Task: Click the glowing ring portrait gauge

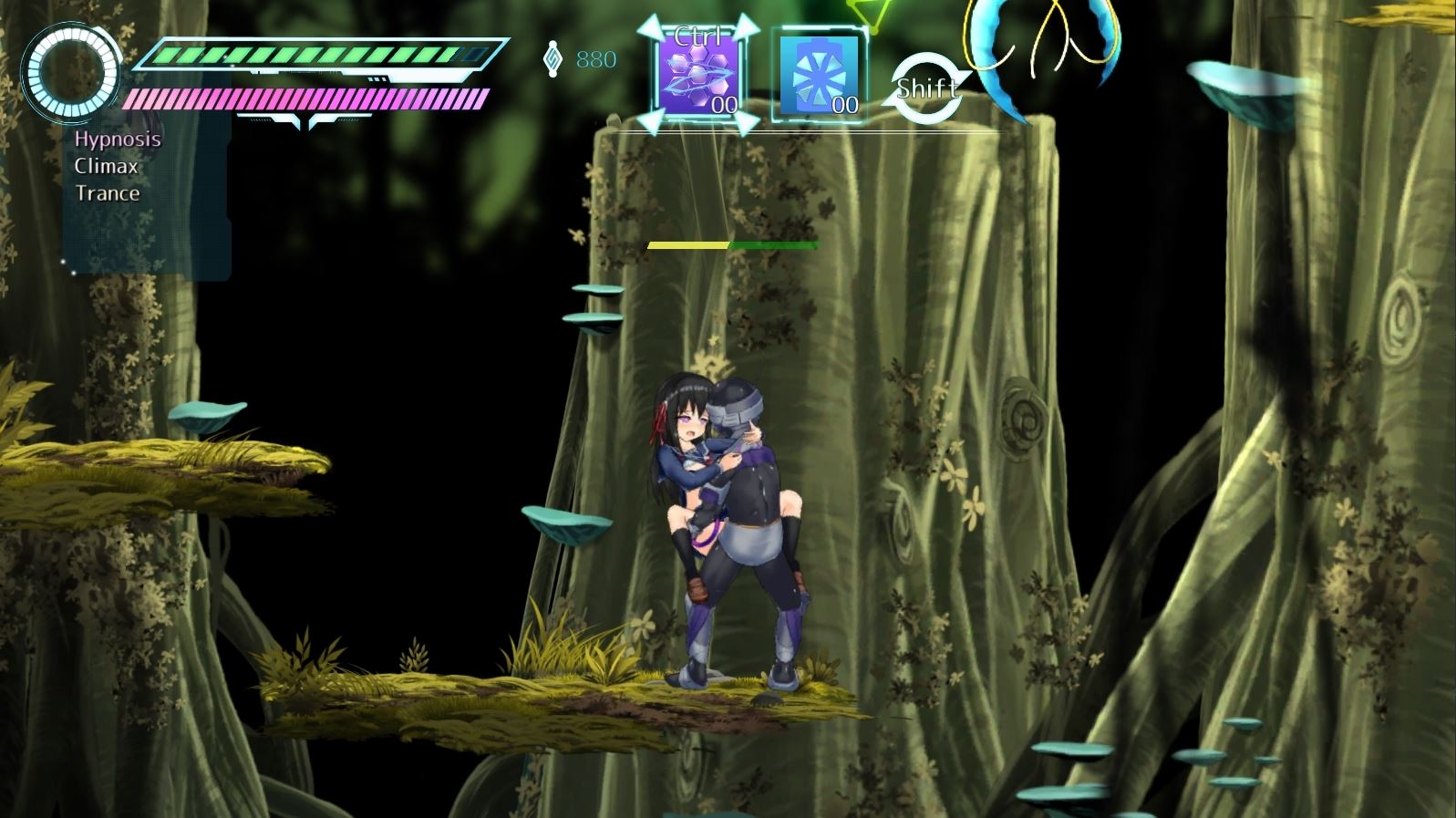Action: coord(71,72)
